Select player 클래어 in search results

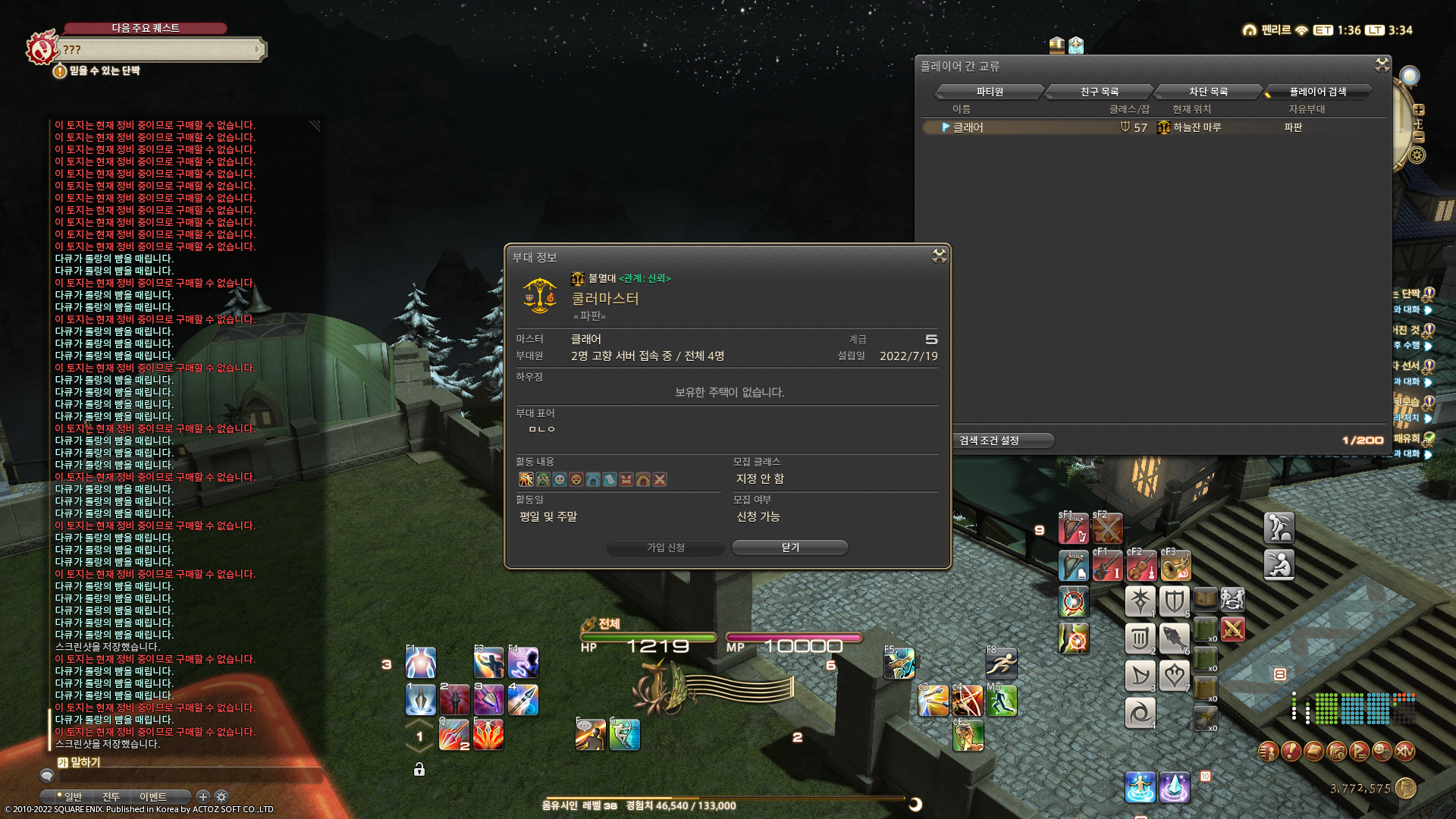click(x=968, y=127)
